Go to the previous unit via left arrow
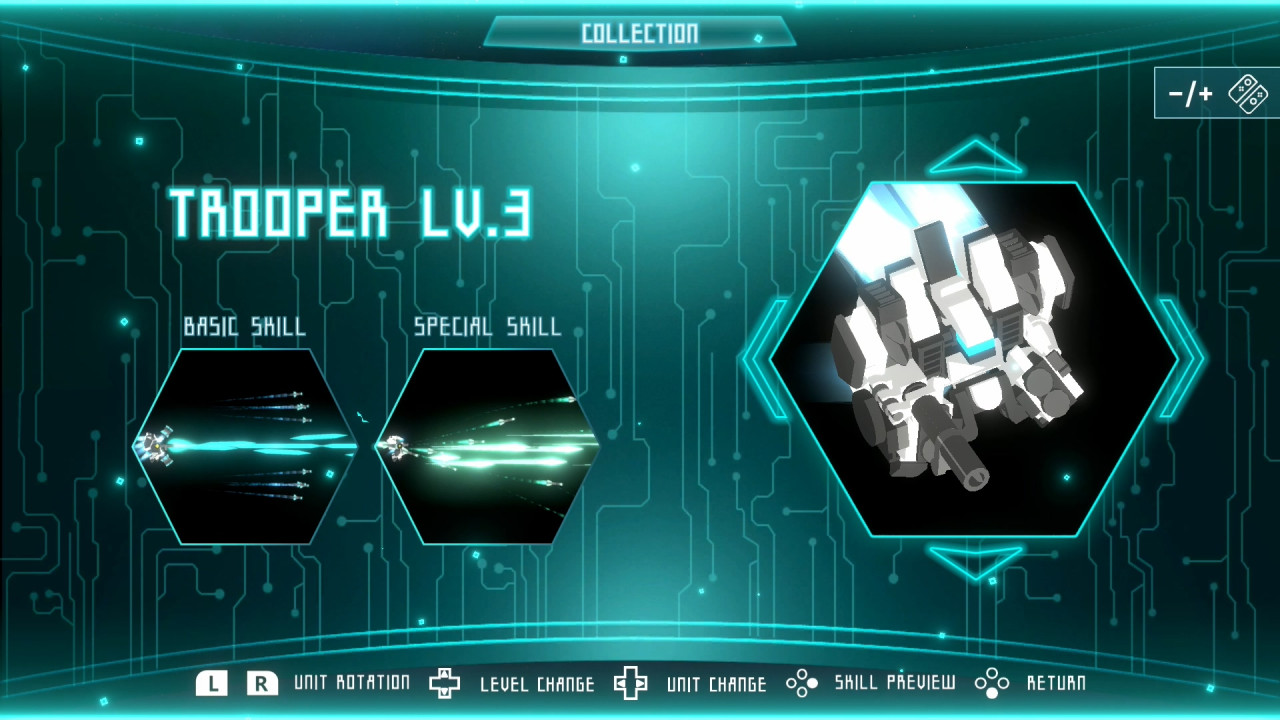The width and height of the screenshot is (1280, 720). click(764, 360)
